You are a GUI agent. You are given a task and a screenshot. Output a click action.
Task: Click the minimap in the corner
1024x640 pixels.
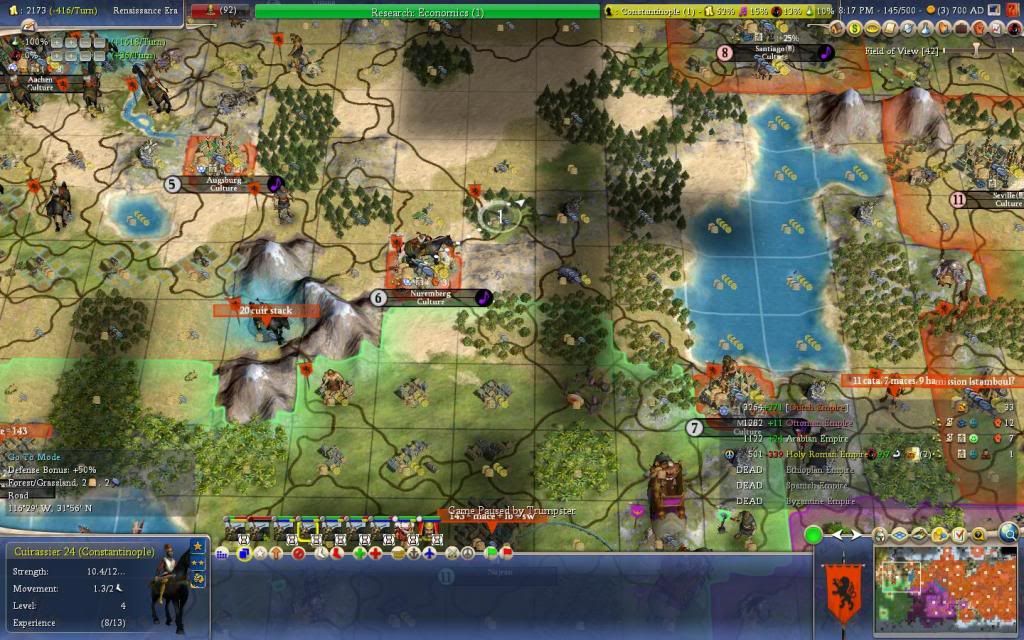click(x=946, y=590)
